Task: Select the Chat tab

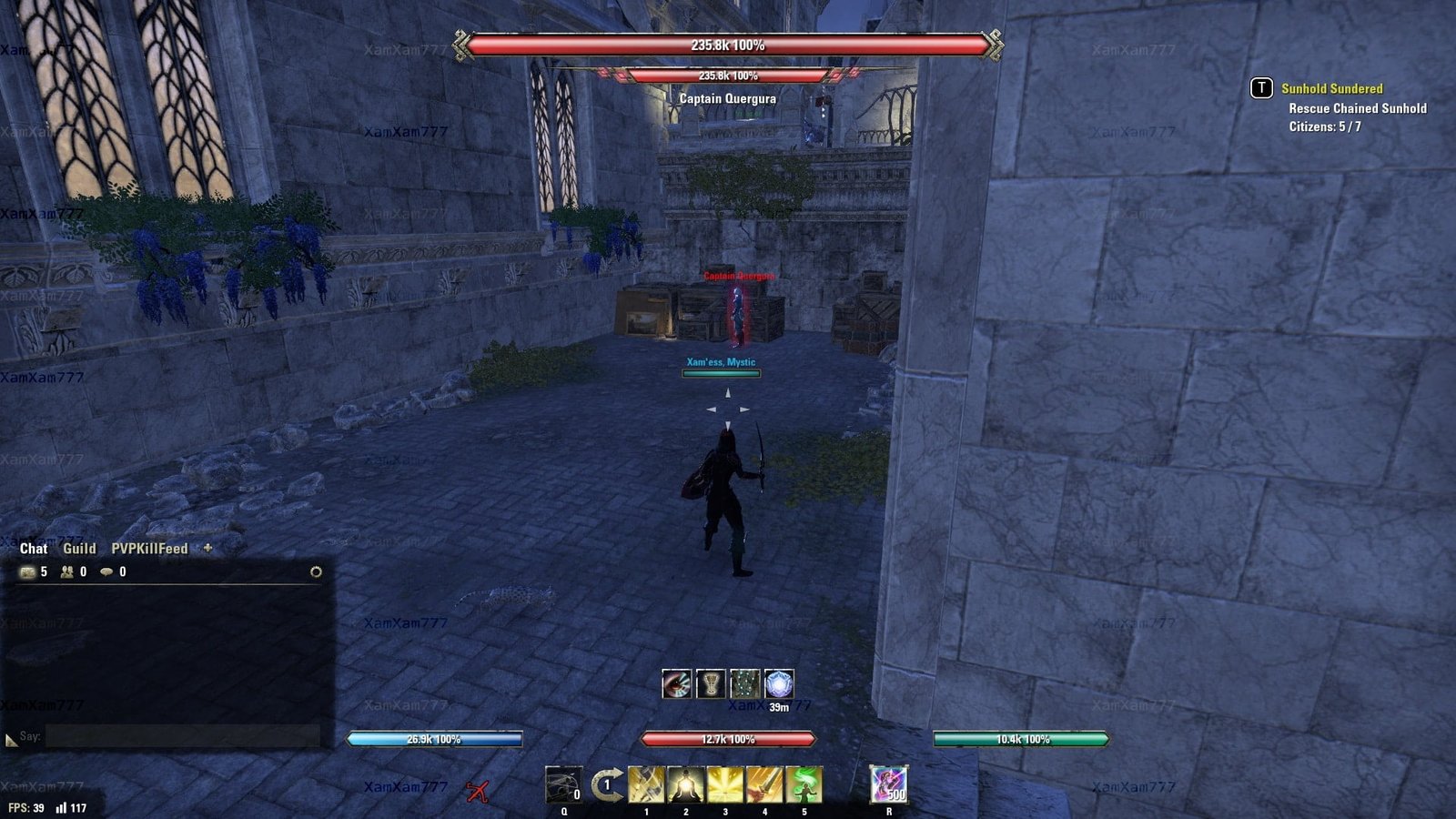Action: [x=34, y=548]
